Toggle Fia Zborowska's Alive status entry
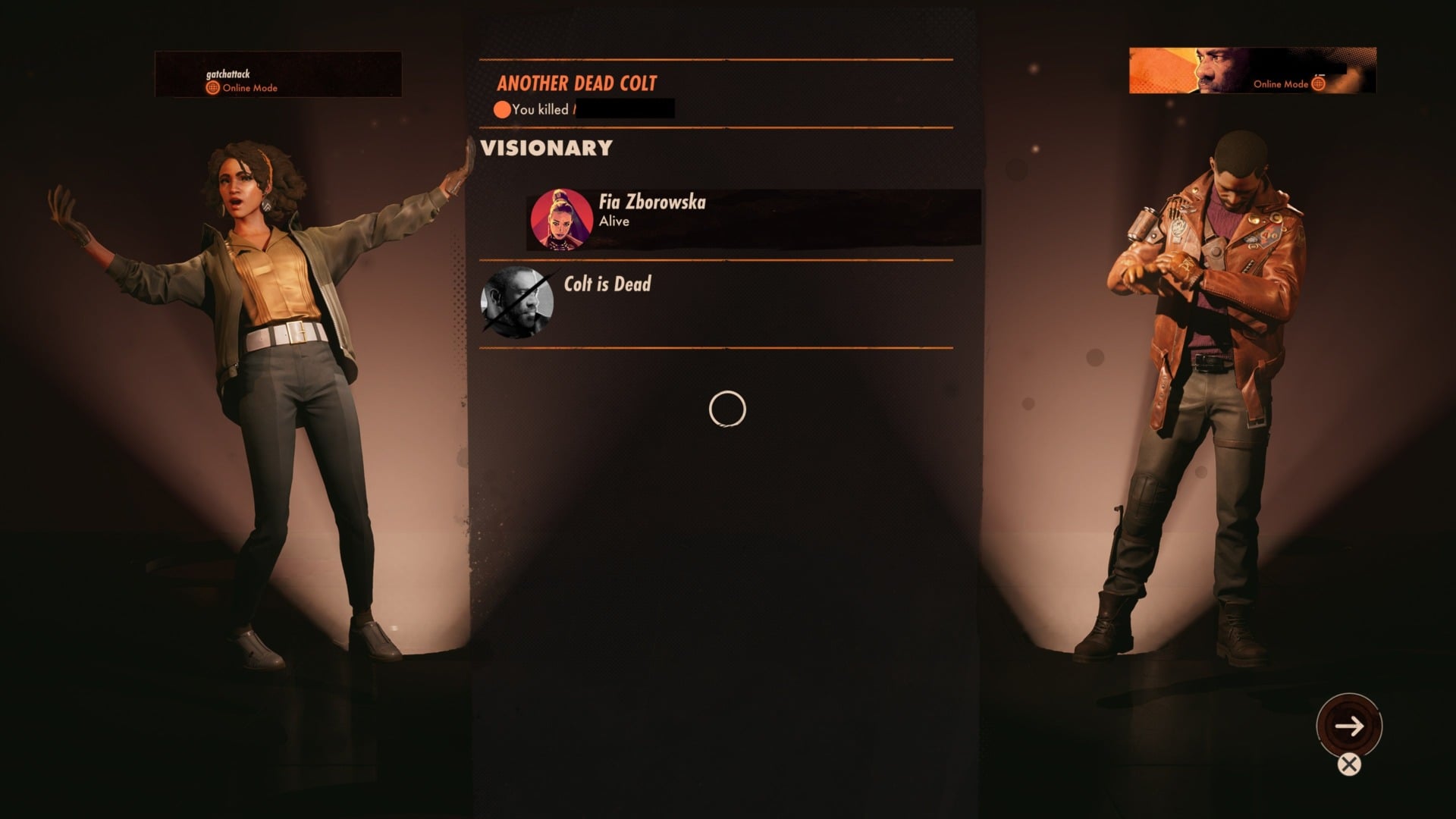This screenshot has height=819, width=1456. click(613, 221)
